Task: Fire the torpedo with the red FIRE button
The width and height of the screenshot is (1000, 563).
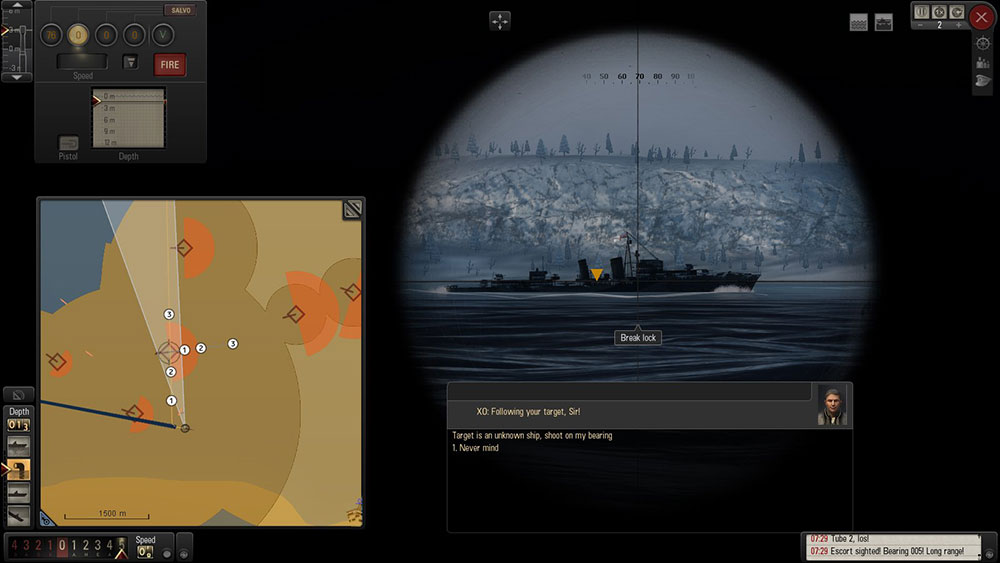Action: click(170, 65)
